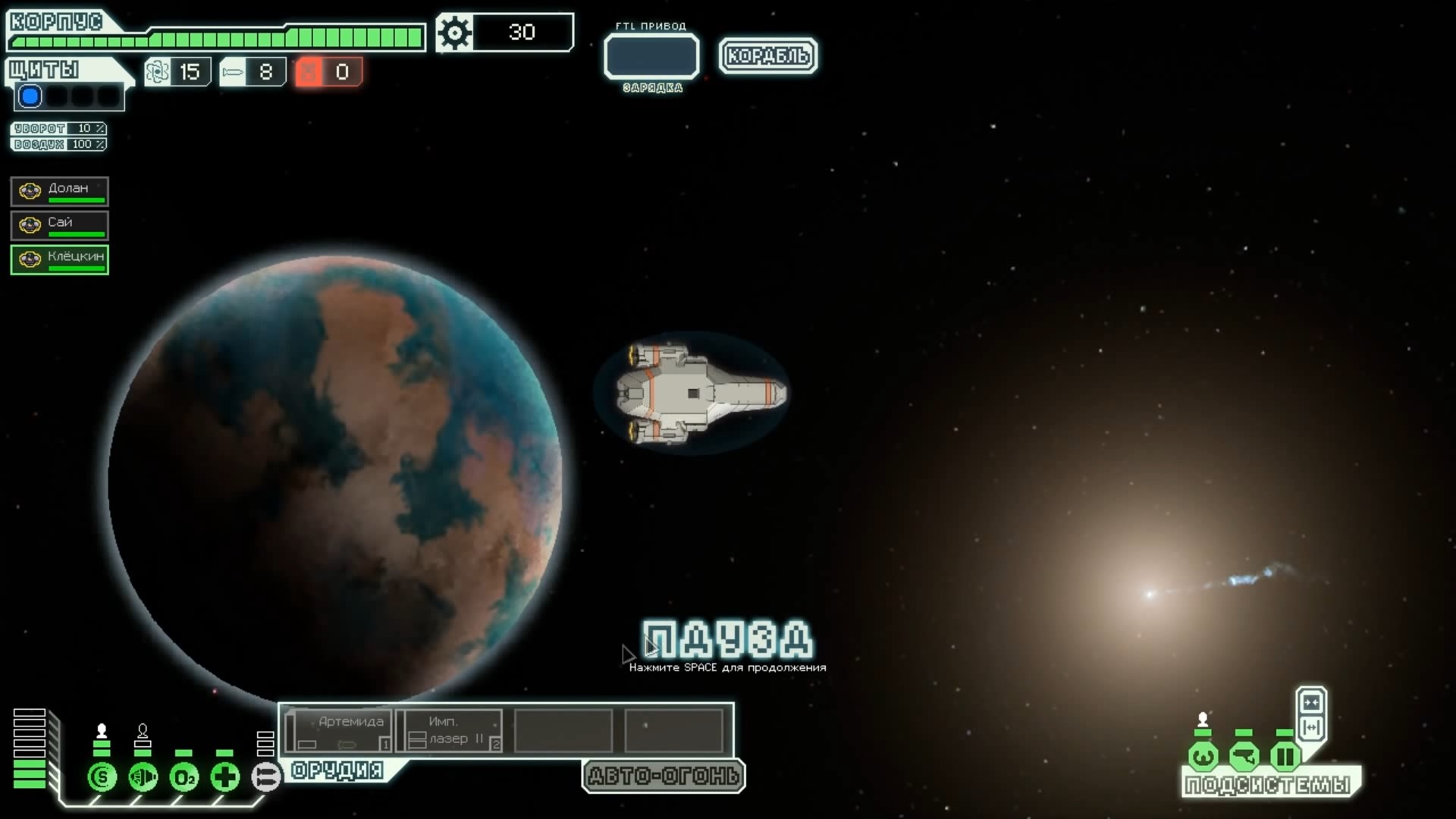This screenshot has width=1456, height=819.
Task: Select crew member Клёцкин
Action: click(59, 259)
